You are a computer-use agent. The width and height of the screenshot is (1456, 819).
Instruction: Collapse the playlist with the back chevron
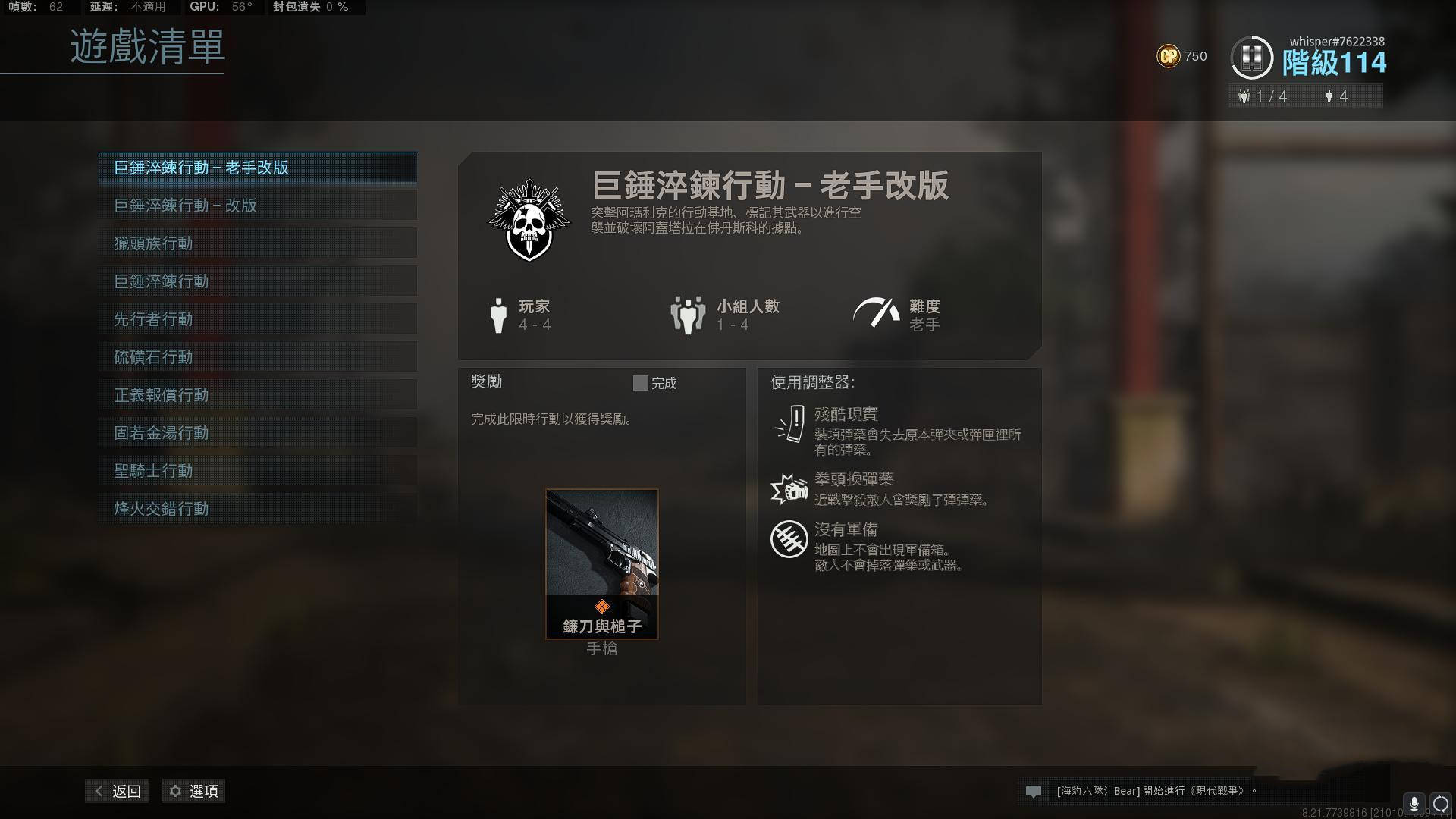click(97, 791)
